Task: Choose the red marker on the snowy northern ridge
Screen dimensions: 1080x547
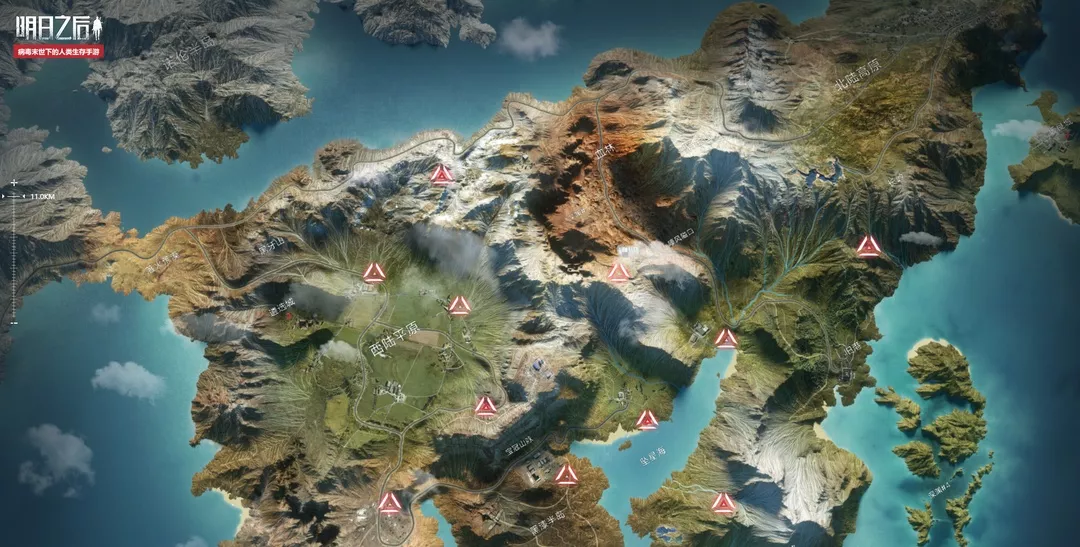Action: pyautogui.click(x=441, y=174)
